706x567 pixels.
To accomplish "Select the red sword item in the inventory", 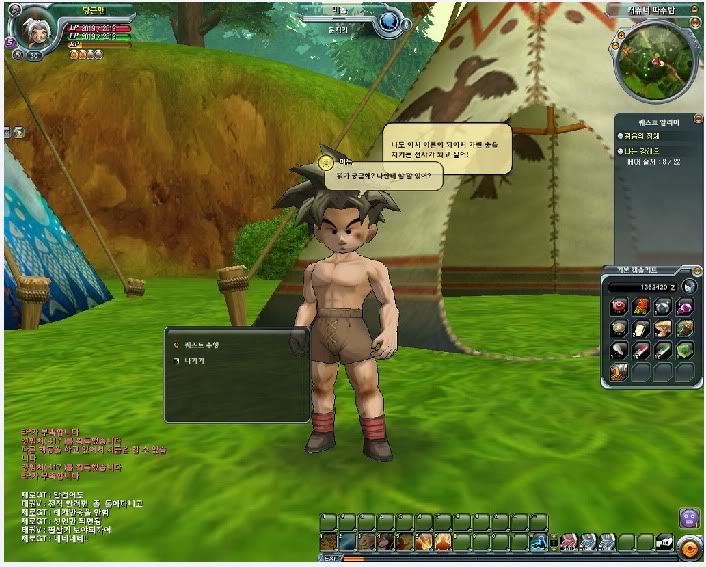I will (642, 349).
